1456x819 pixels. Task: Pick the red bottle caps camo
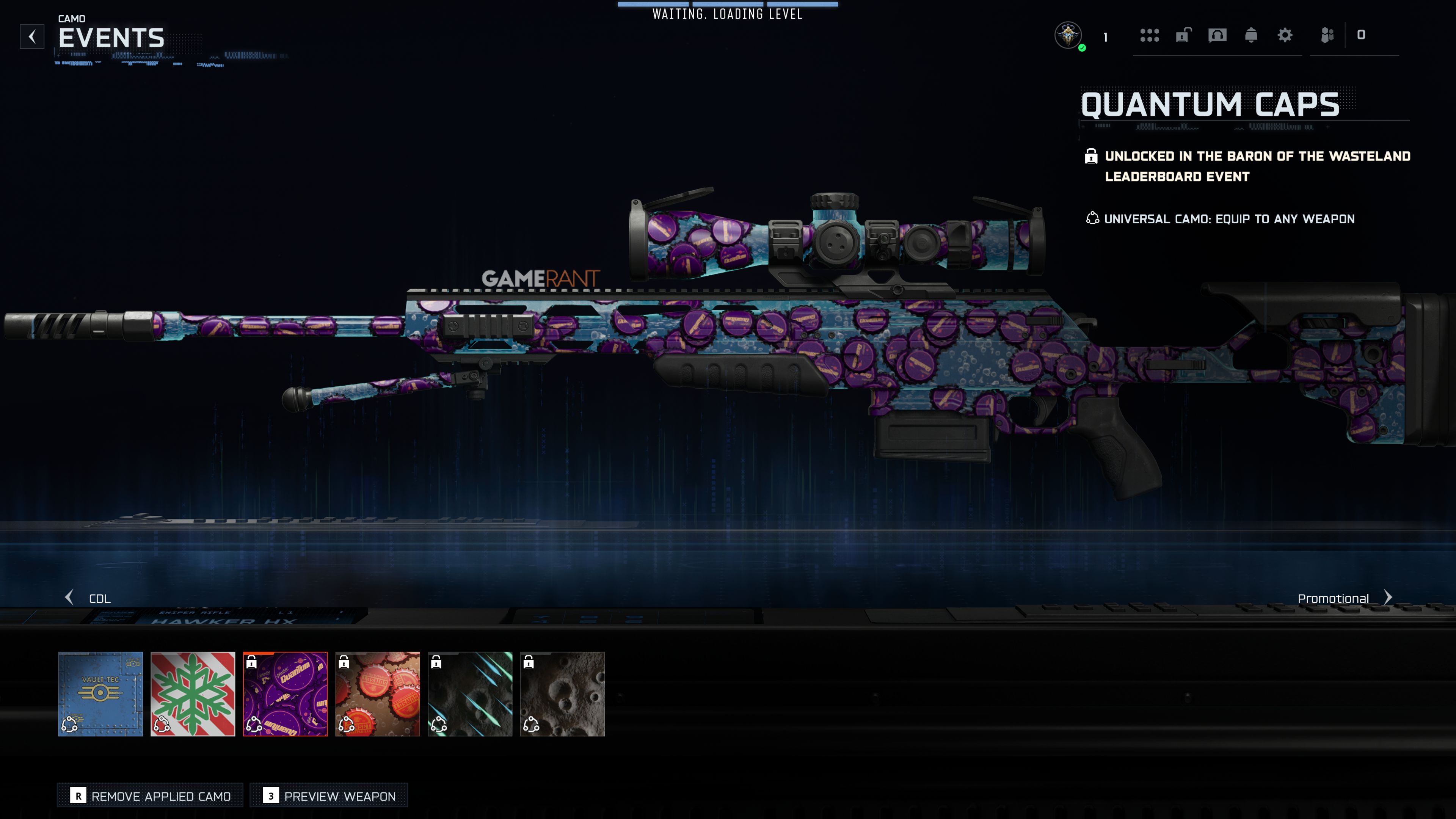coord(378,693)
